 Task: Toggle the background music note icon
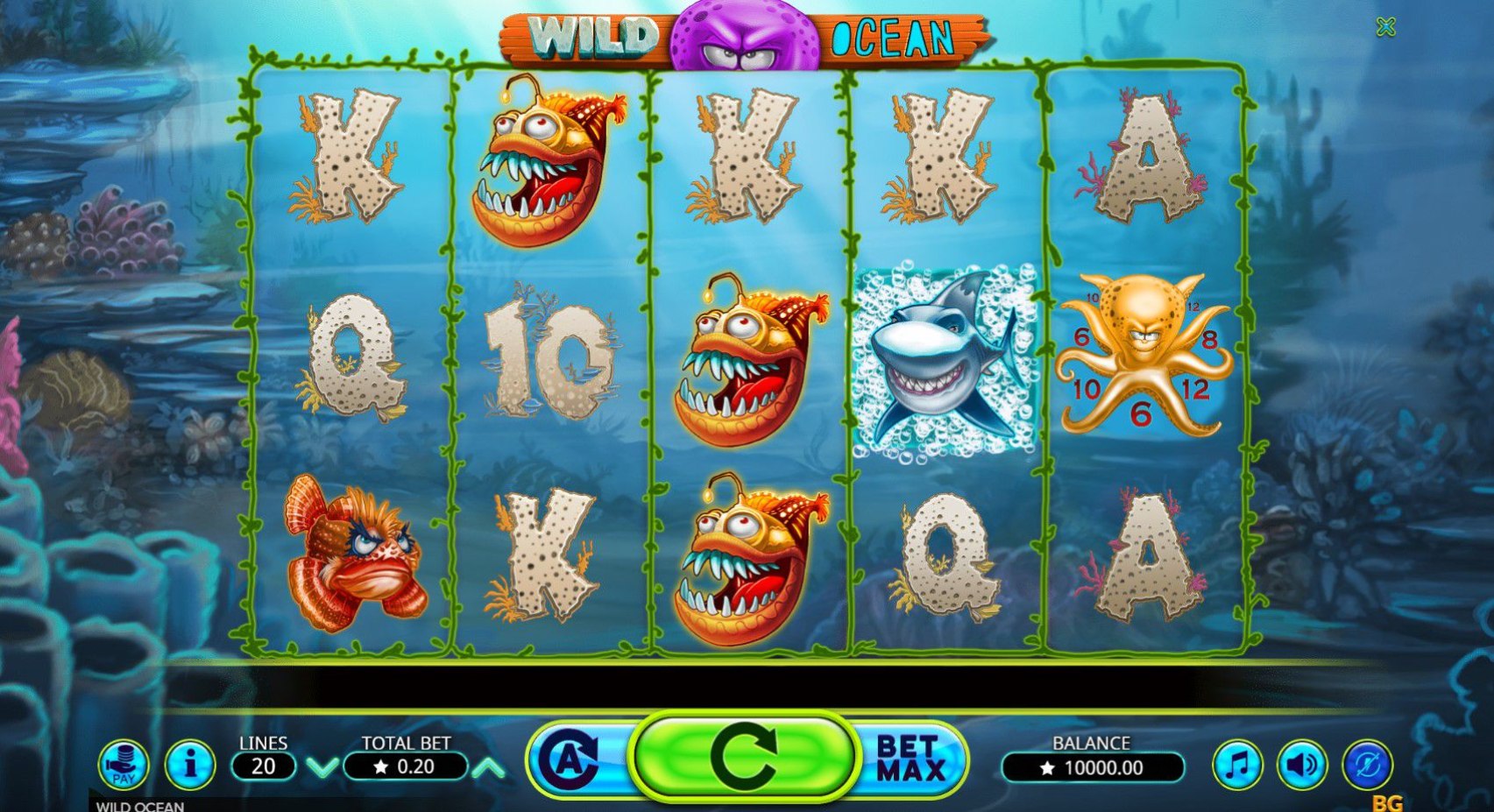click(x=1236, y=765)
